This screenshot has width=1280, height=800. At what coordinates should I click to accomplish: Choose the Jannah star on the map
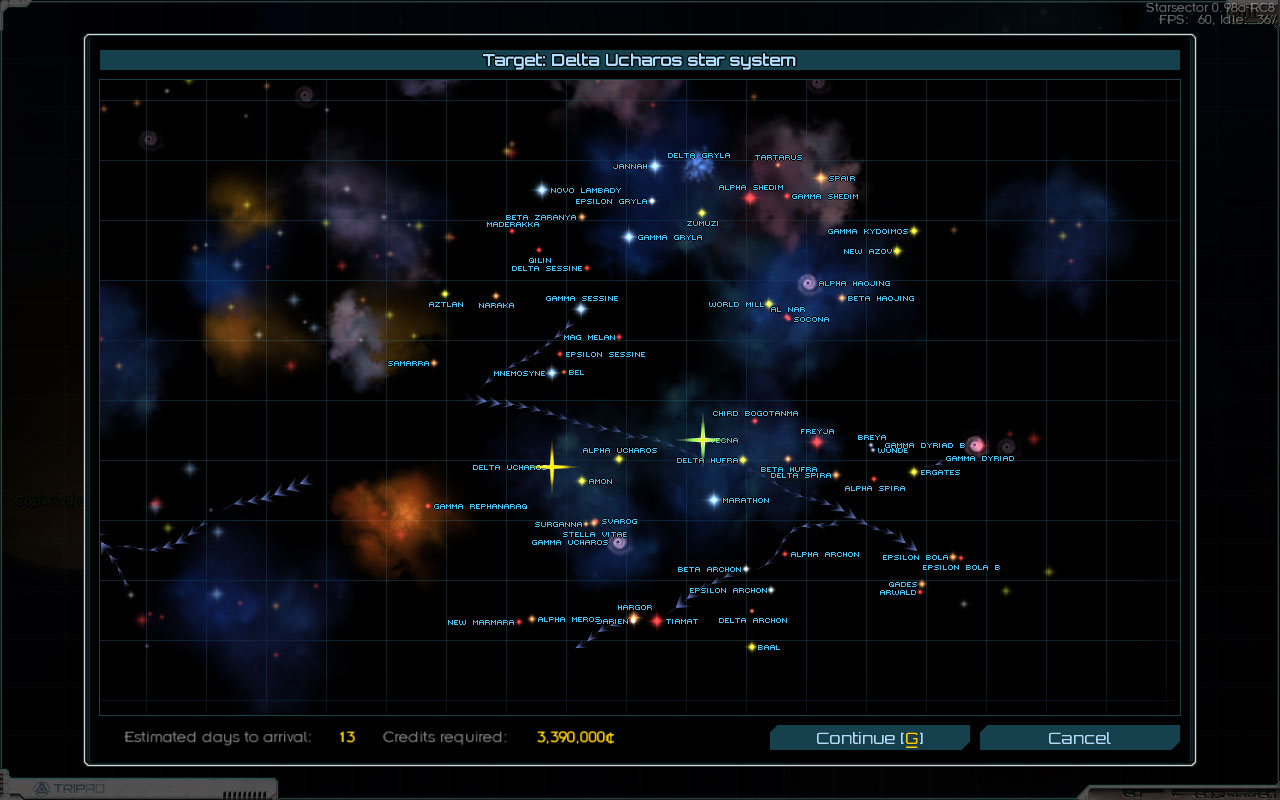coord(655,166)
